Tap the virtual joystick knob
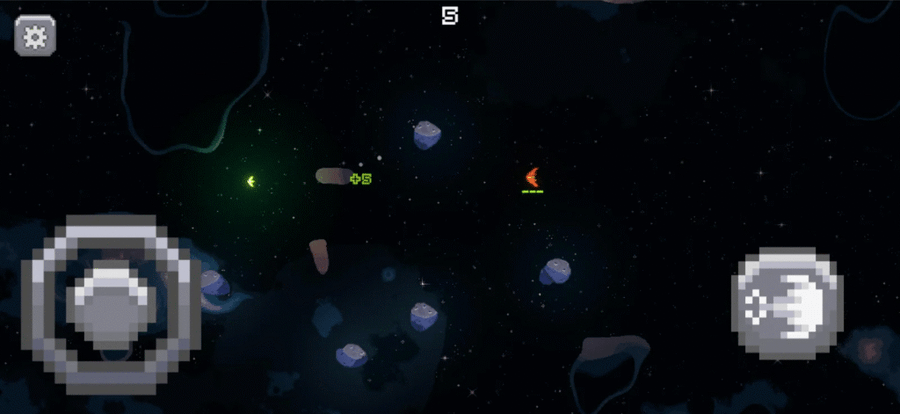900x414 pixels. [x=113, y=302]
